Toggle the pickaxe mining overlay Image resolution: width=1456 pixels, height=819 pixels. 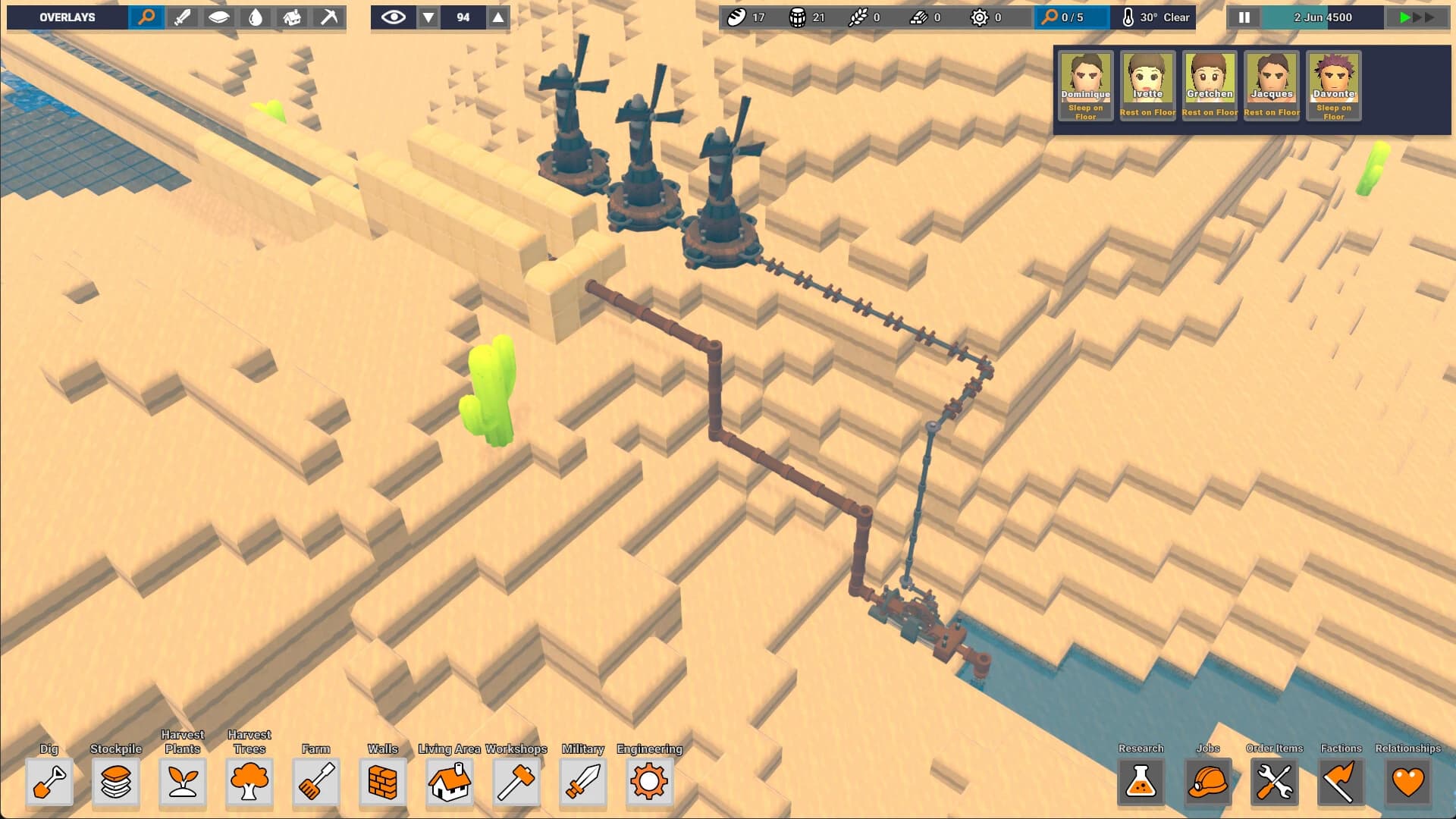click(x=328, y=16)
